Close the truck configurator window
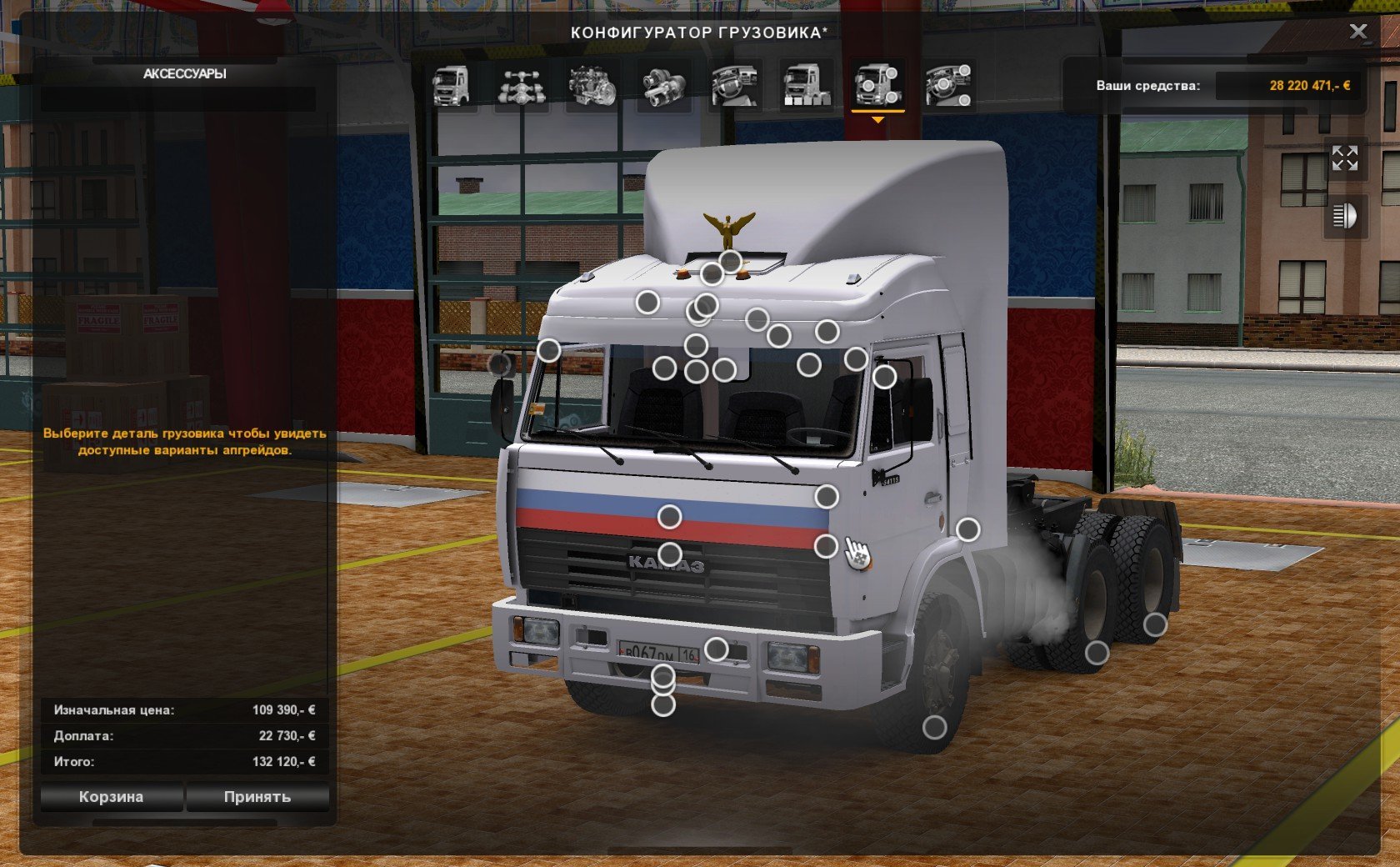Image resolution: width=1400 pixels, height=867 pixels. [x=1358, y=32]
